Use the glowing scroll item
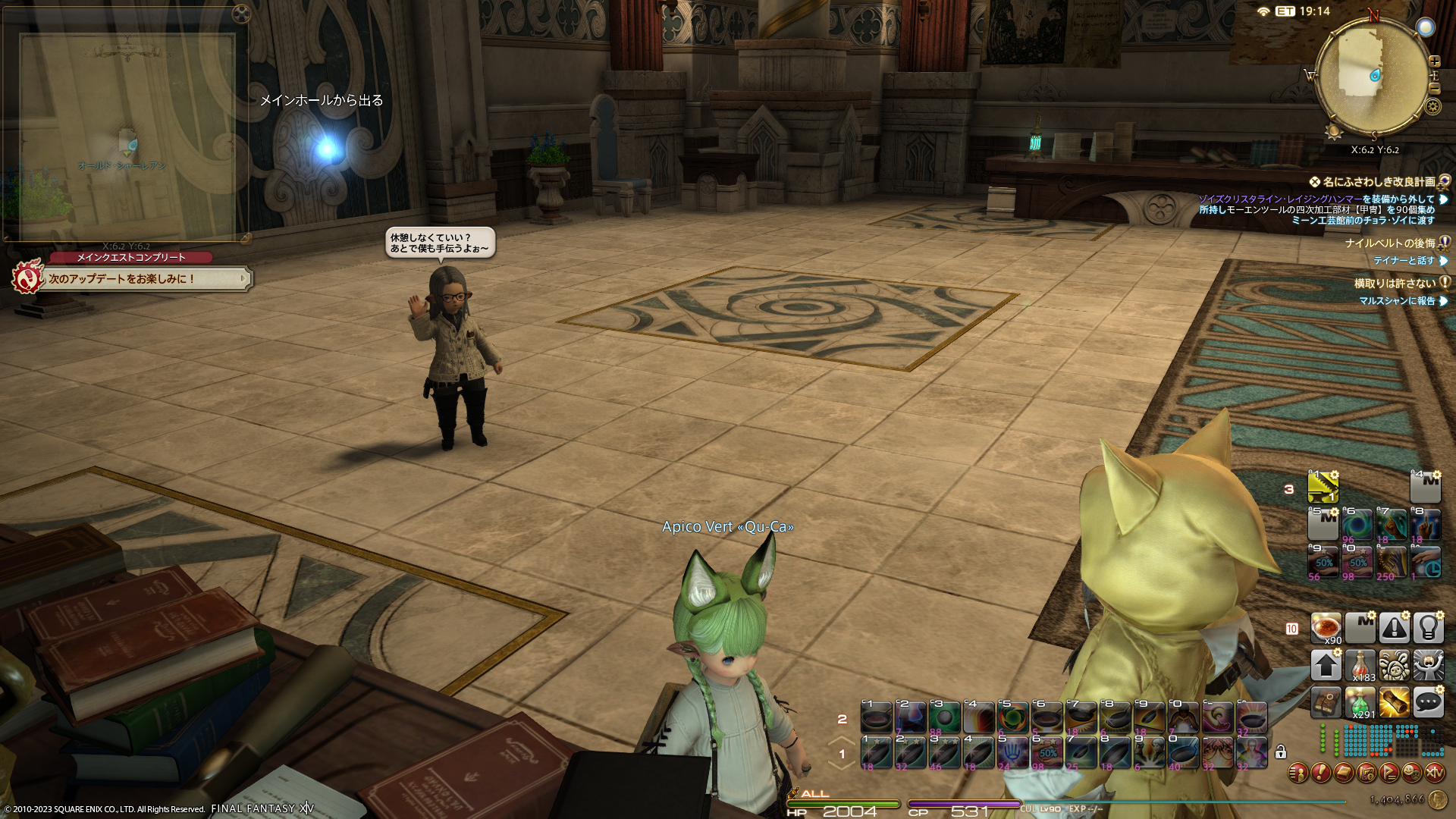 point(1394,703)
